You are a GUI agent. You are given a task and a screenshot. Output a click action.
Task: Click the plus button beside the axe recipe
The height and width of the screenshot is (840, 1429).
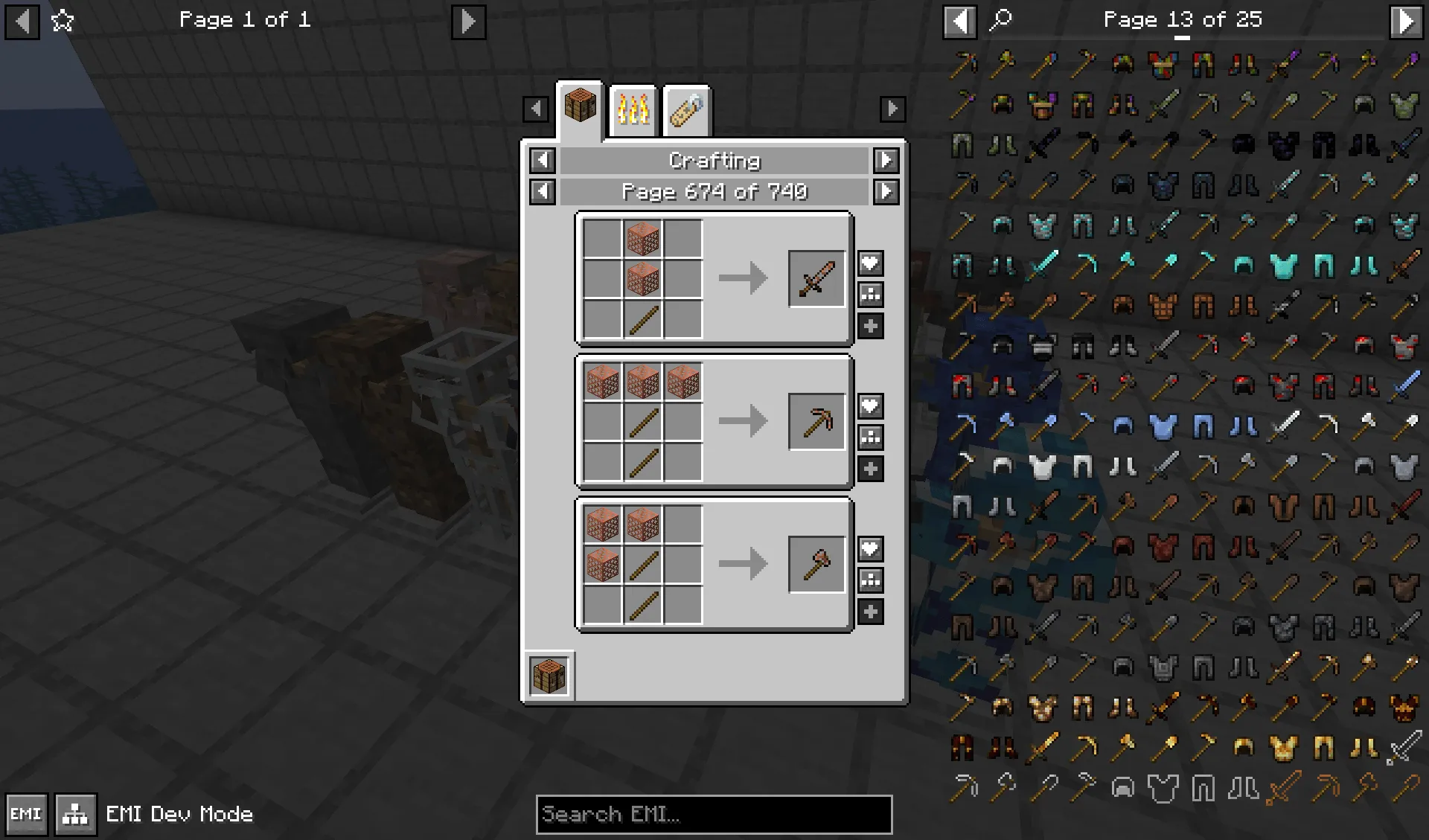click(x=870, y=612)
